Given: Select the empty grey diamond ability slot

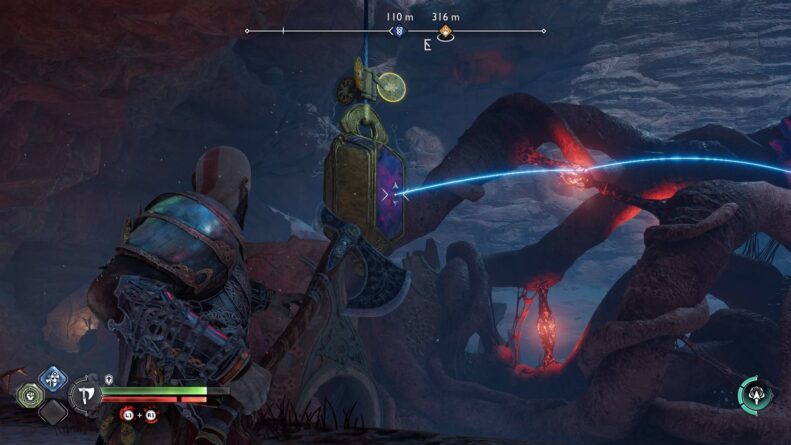Looking at the screenshot, I should click(x=51, y=411).
